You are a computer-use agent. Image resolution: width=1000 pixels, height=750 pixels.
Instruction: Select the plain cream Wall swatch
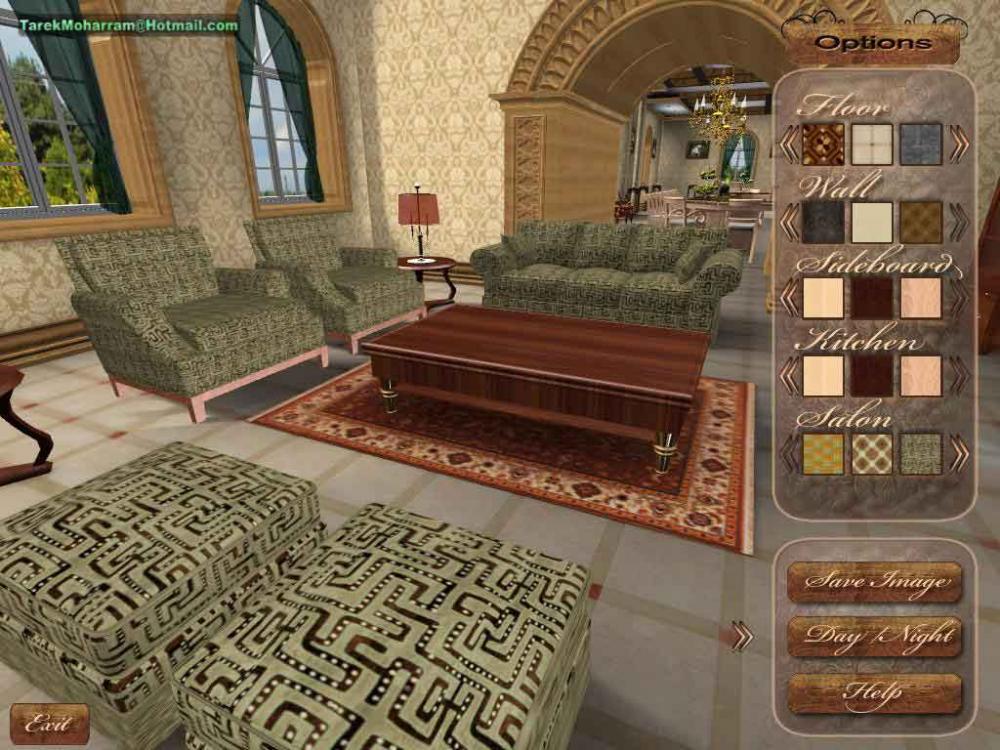872,222
